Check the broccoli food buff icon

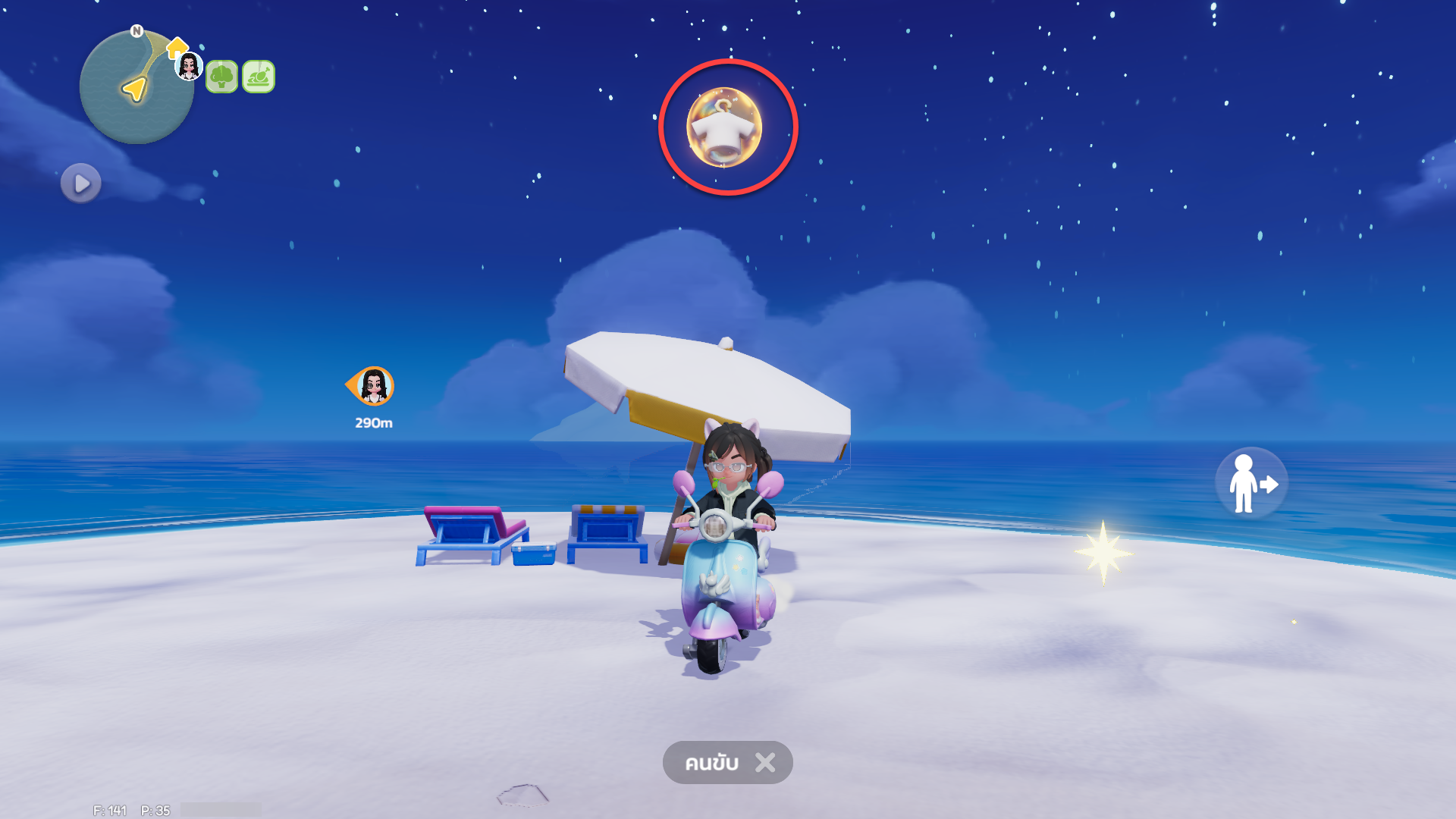coord(222,77)
